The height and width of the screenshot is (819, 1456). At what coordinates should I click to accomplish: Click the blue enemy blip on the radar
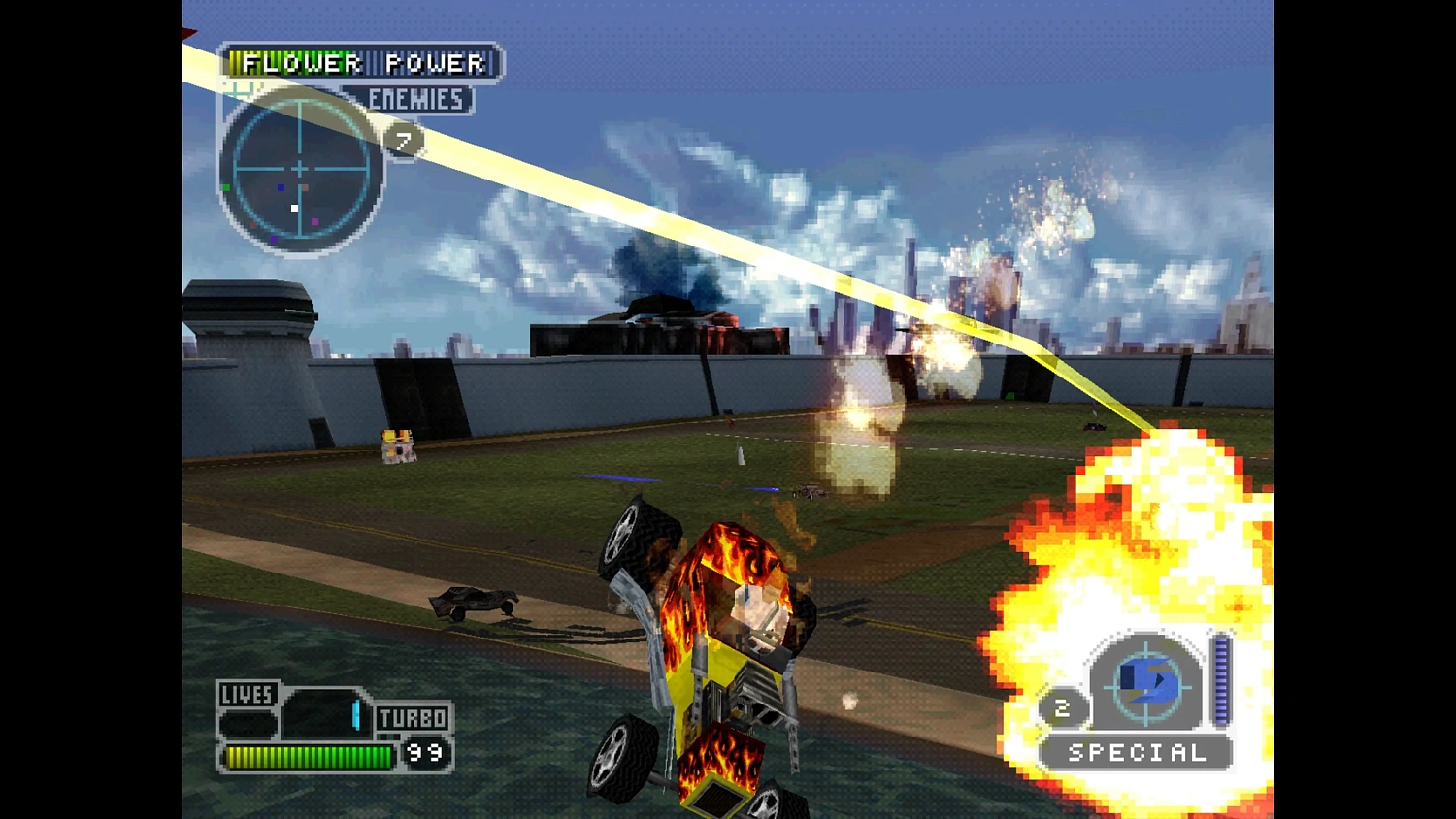click(x=281, y=187)
